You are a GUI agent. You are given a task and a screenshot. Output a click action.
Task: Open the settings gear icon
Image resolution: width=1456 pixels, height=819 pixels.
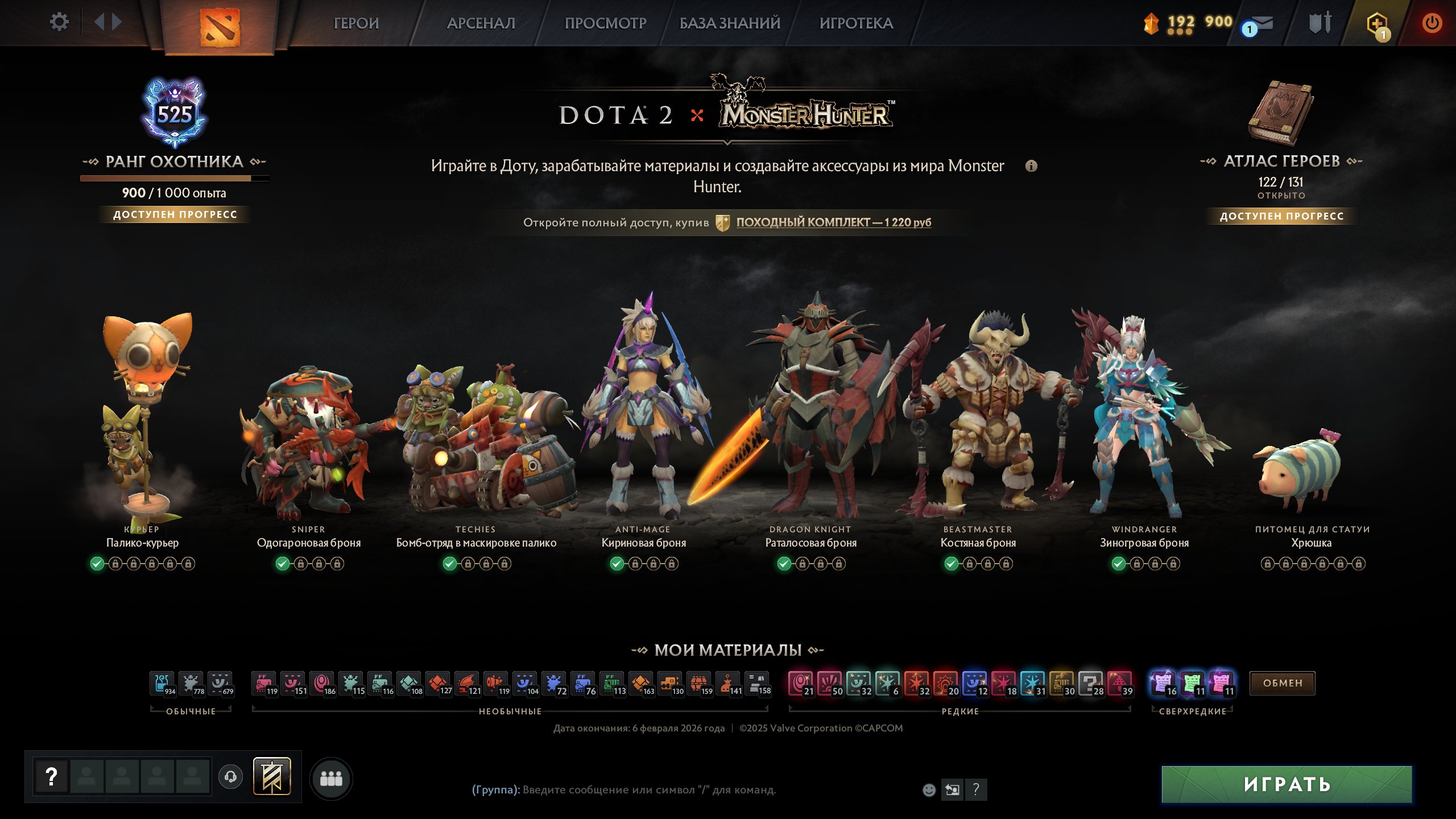tap(59, 22)
